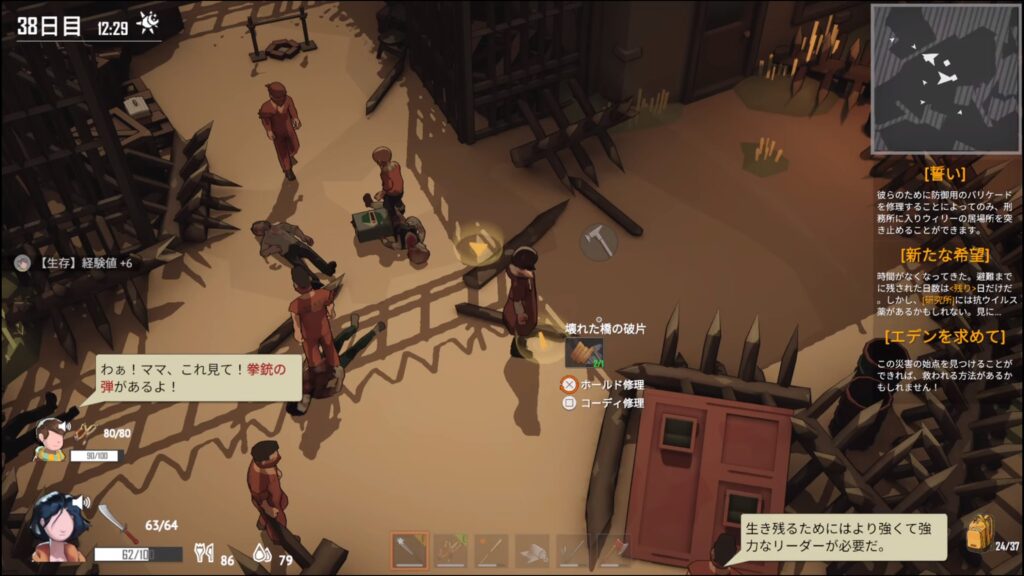1024x576 pixels.
Task: Select the mace weapon hotbar slot
Action: click(410, 550)
